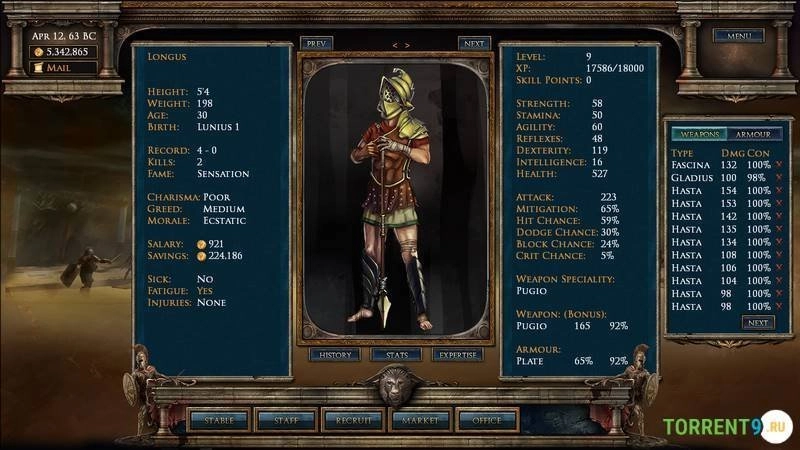Screen dimensions: 800x450
Task: Show the previous gladiator with Prev
Action: [x=316, y=44]
